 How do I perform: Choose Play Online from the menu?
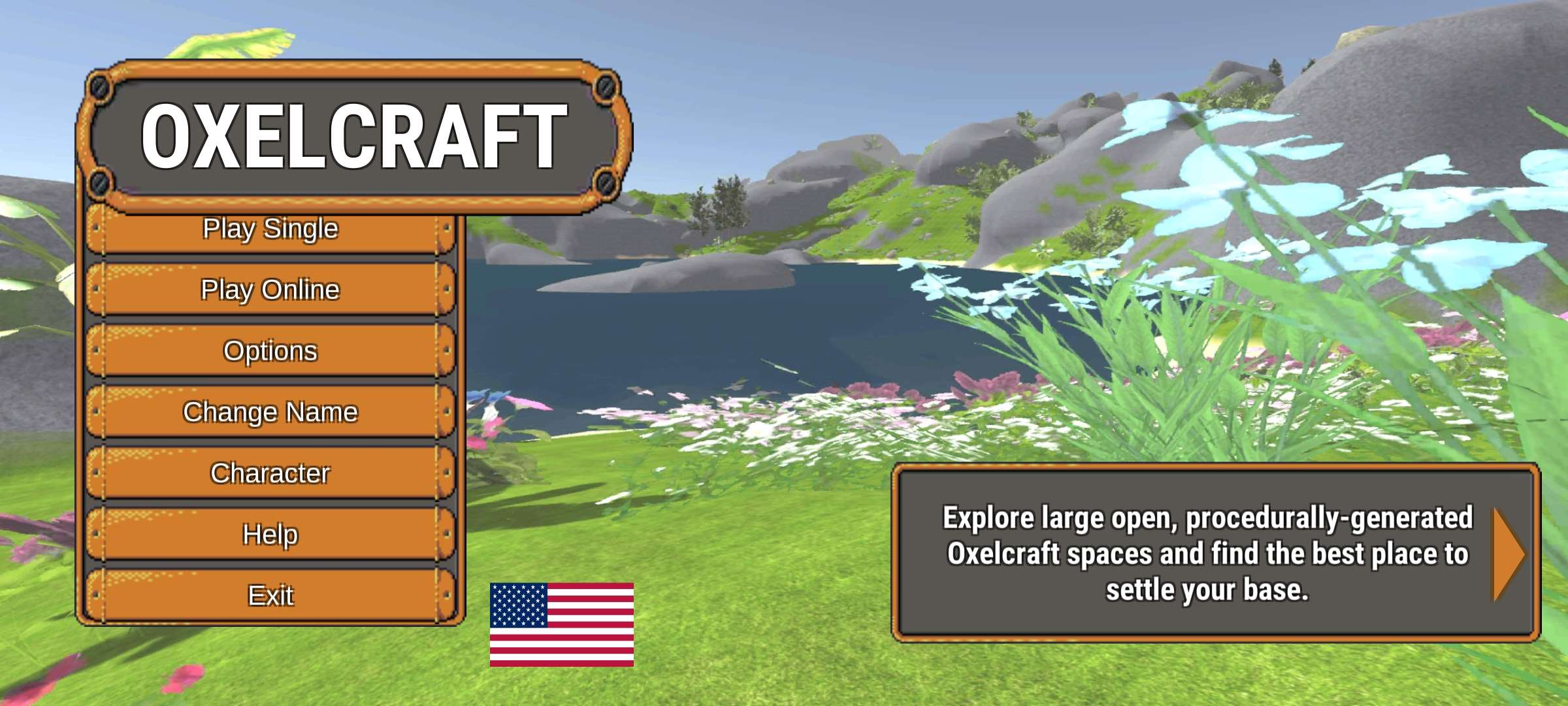pos(270,290)
